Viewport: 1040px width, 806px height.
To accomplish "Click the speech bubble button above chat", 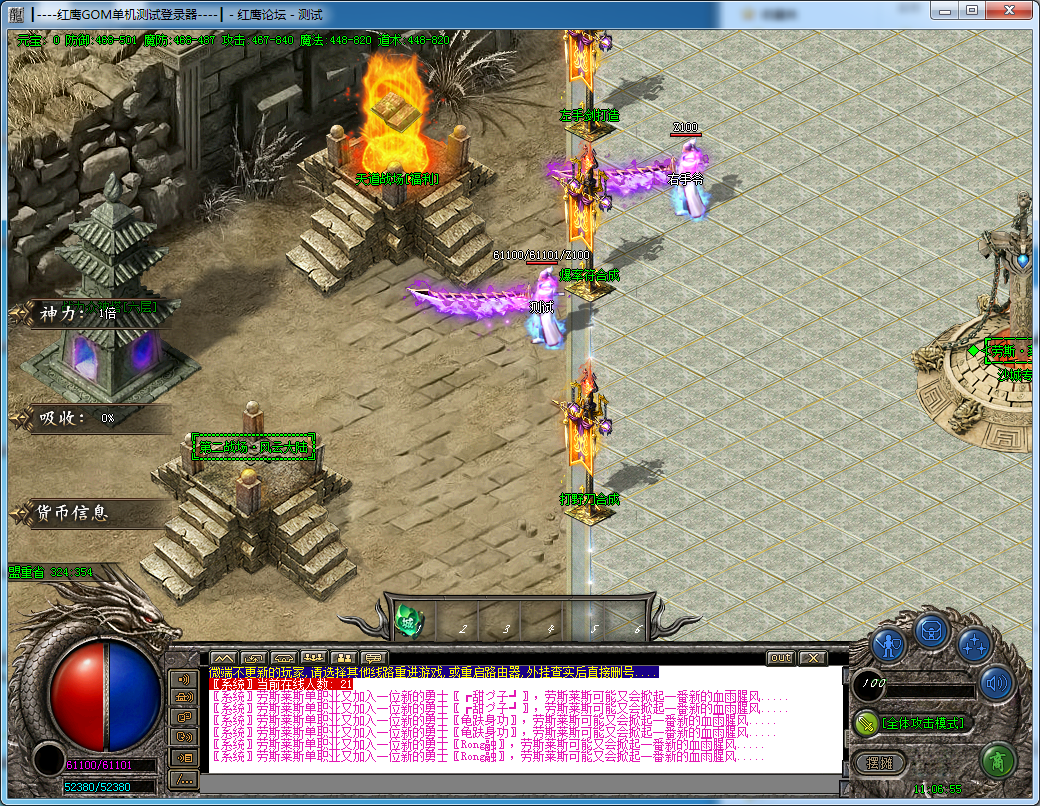I will pyautogui.click(x=374, y=658).
